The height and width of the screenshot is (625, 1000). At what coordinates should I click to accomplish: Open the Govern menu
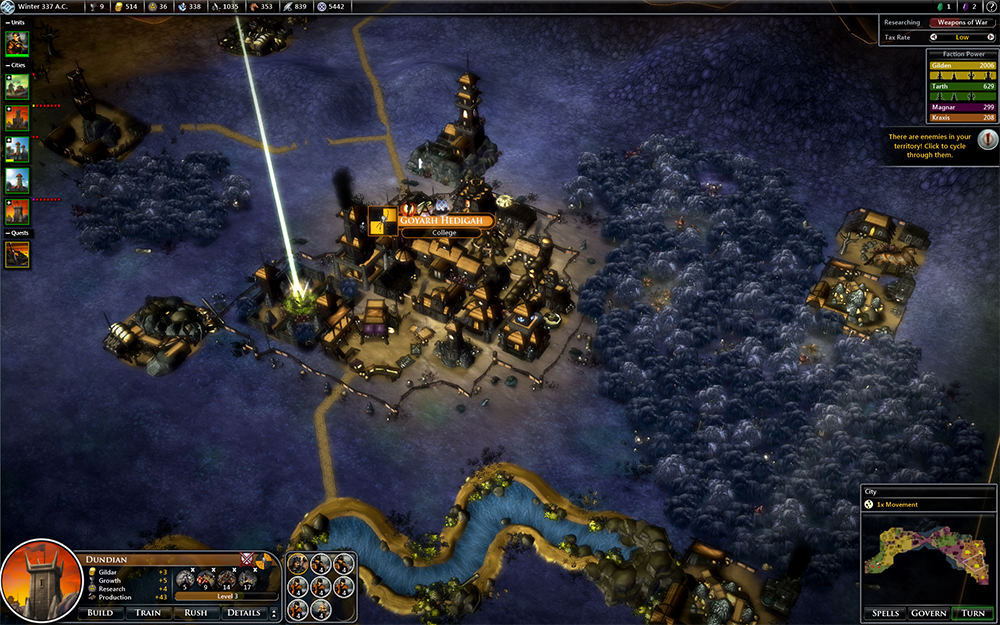(931, 613)
